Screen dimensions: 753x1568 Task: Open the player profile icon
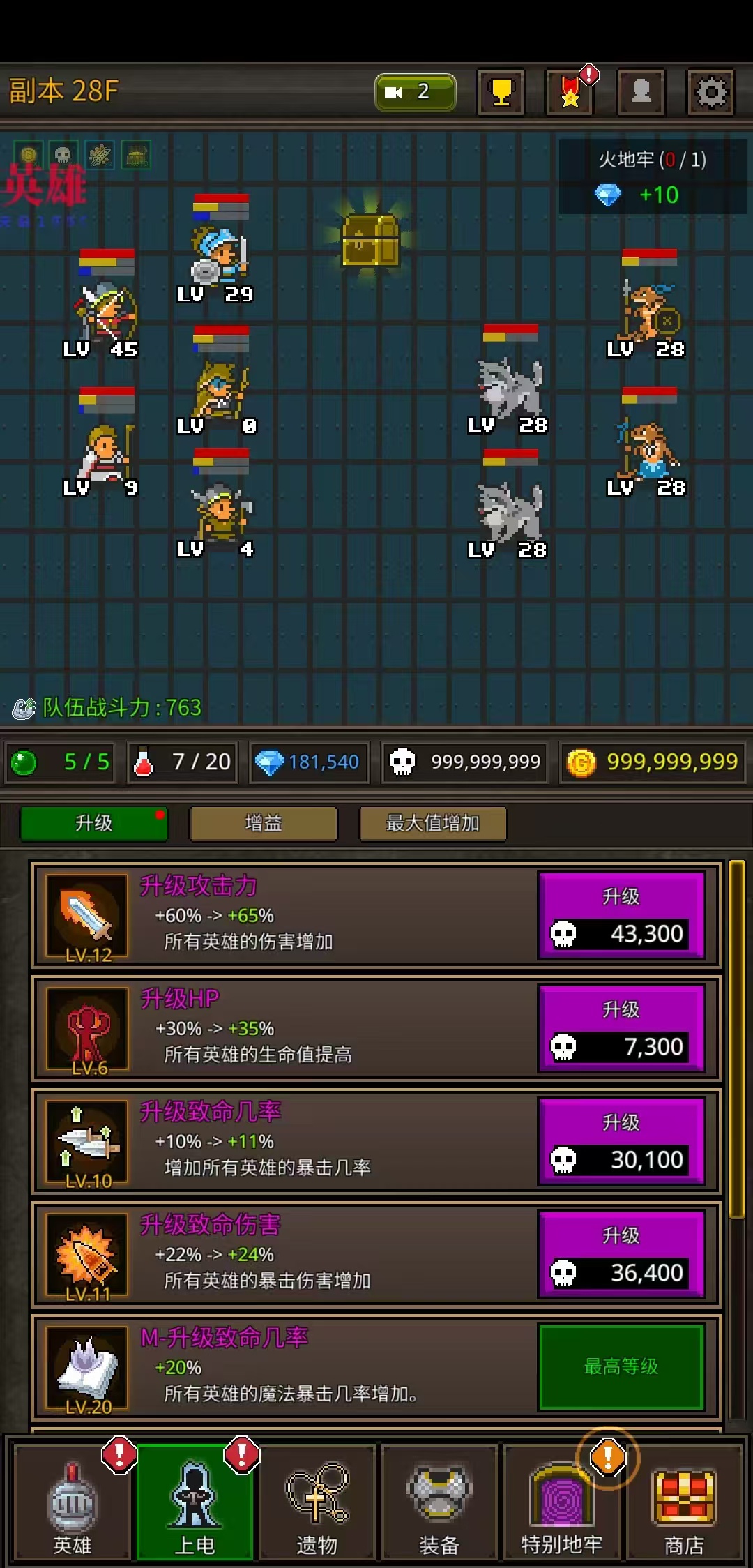pyautogui.click(x=641, y=91)
